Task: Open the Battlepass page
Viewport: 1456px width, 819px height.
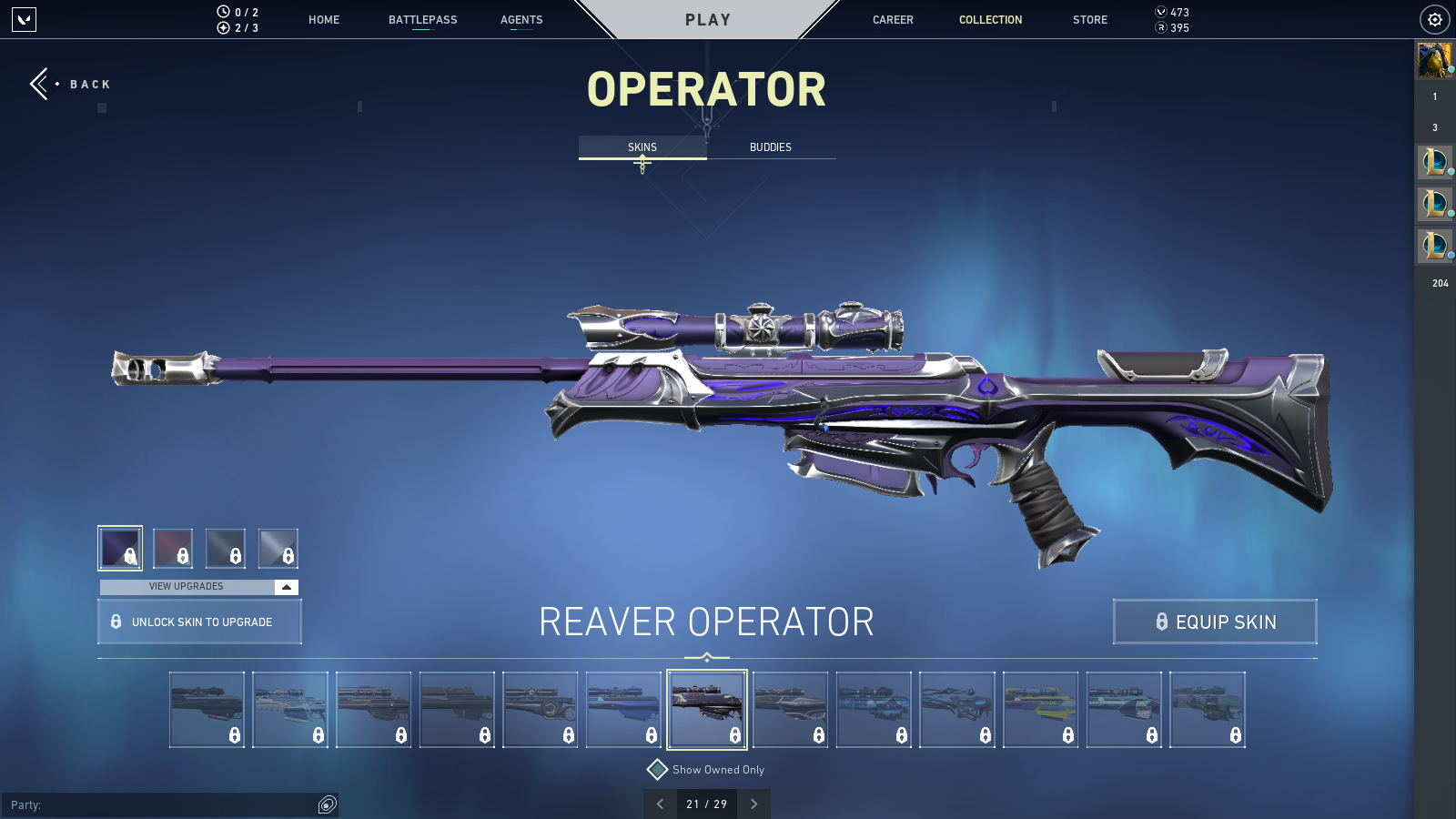Action: pyautogui.click(x=422, y=20)
